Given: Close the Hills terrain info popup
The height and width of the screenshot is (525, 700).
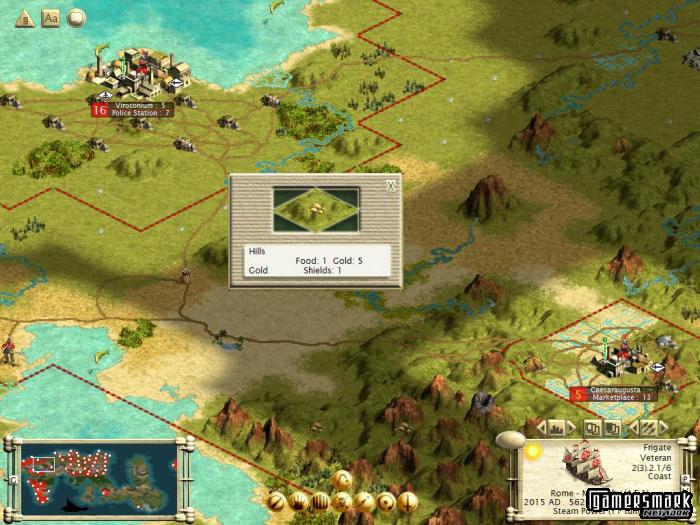Looking at the screenshot, I should tap(391, 185).
